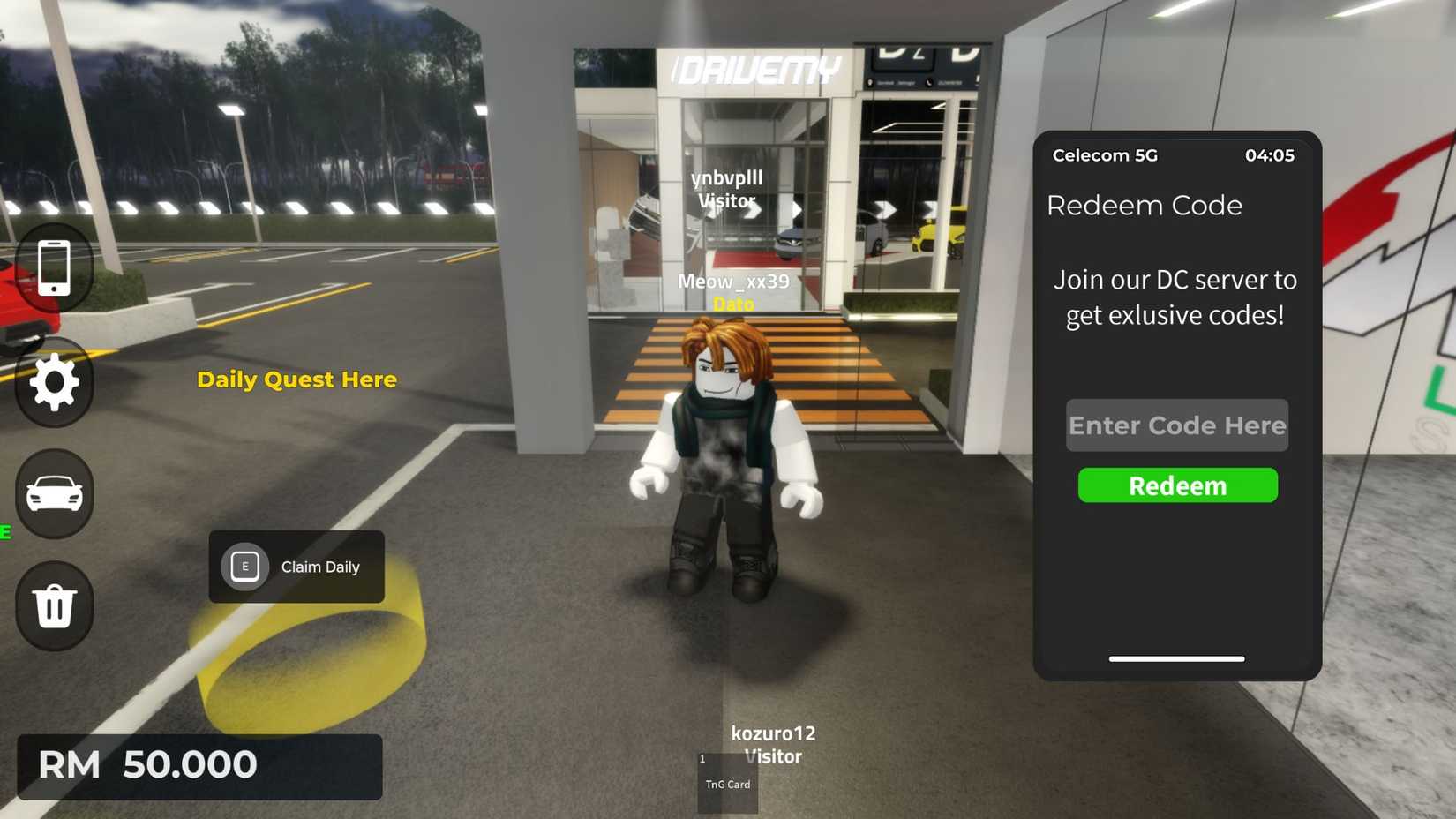This screenshot has height=819, width=1456.
Task: Click the phone home indicator bar
Action: click(1176, 658)
